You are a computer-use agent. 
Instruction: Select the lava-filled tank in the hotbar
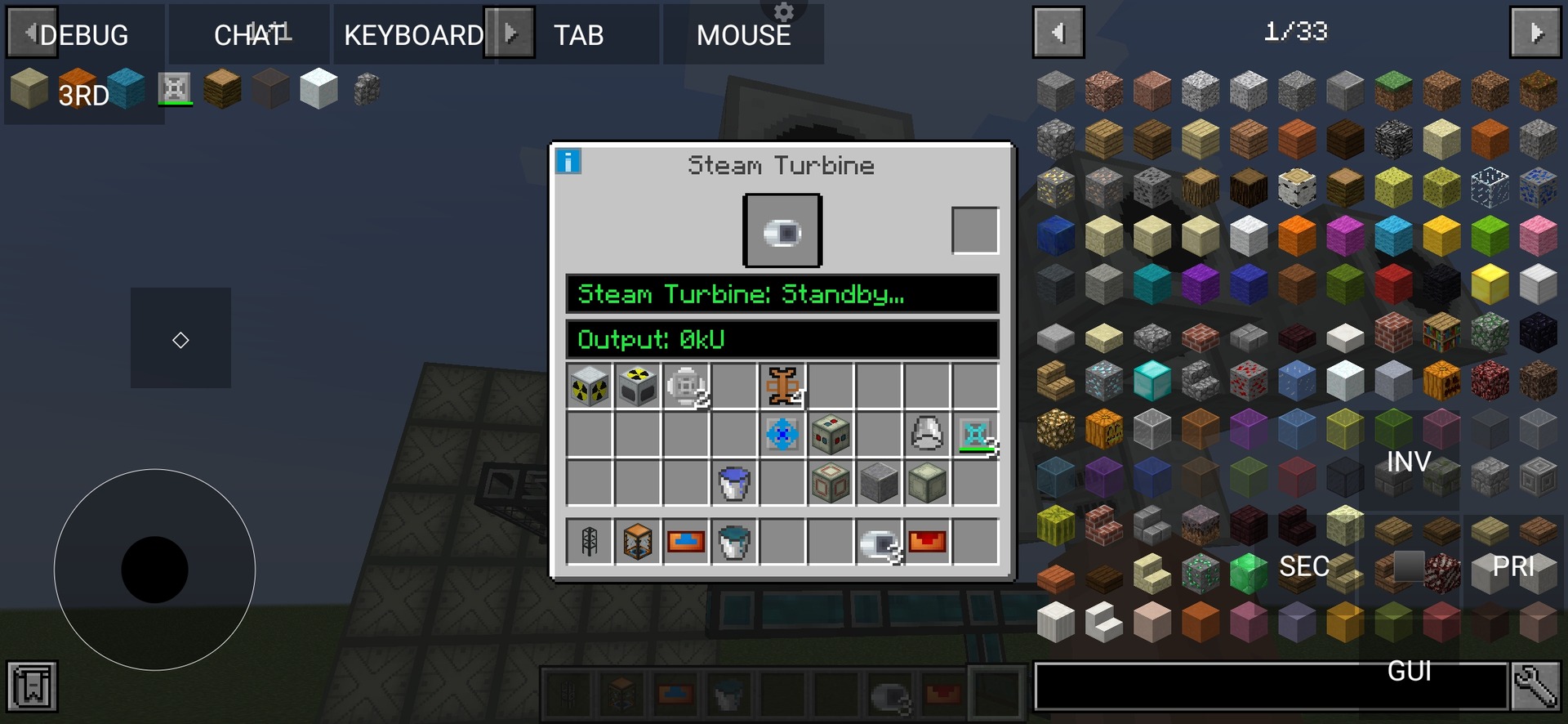[926, 541]
